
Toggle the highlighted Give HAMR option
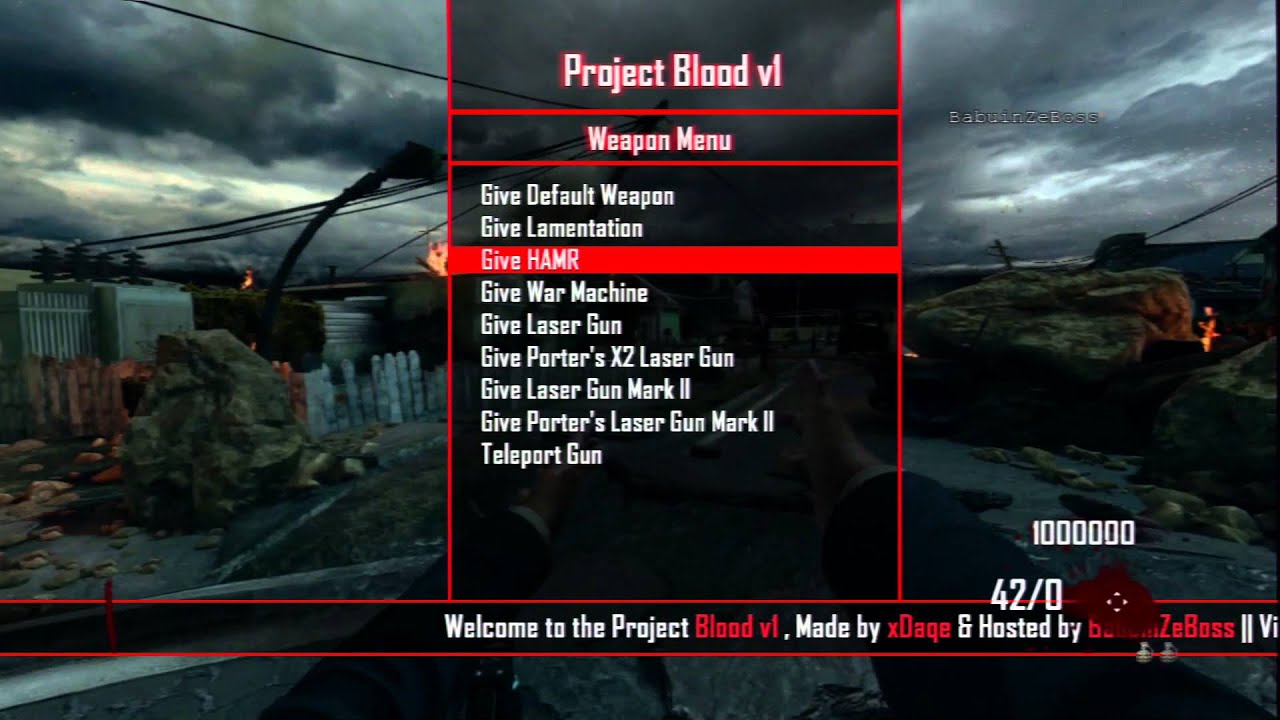pos(528,260)
